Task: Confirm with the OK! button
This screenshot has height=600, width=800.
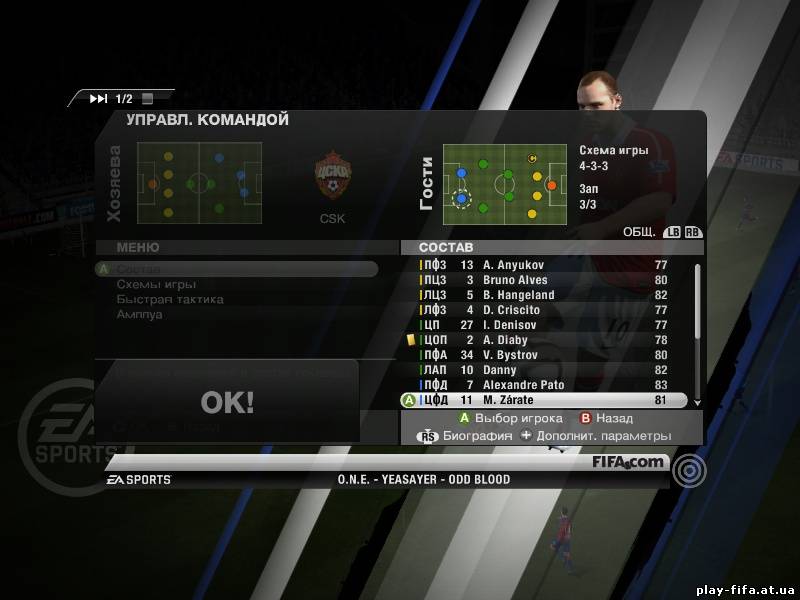Action: (227, 402)
